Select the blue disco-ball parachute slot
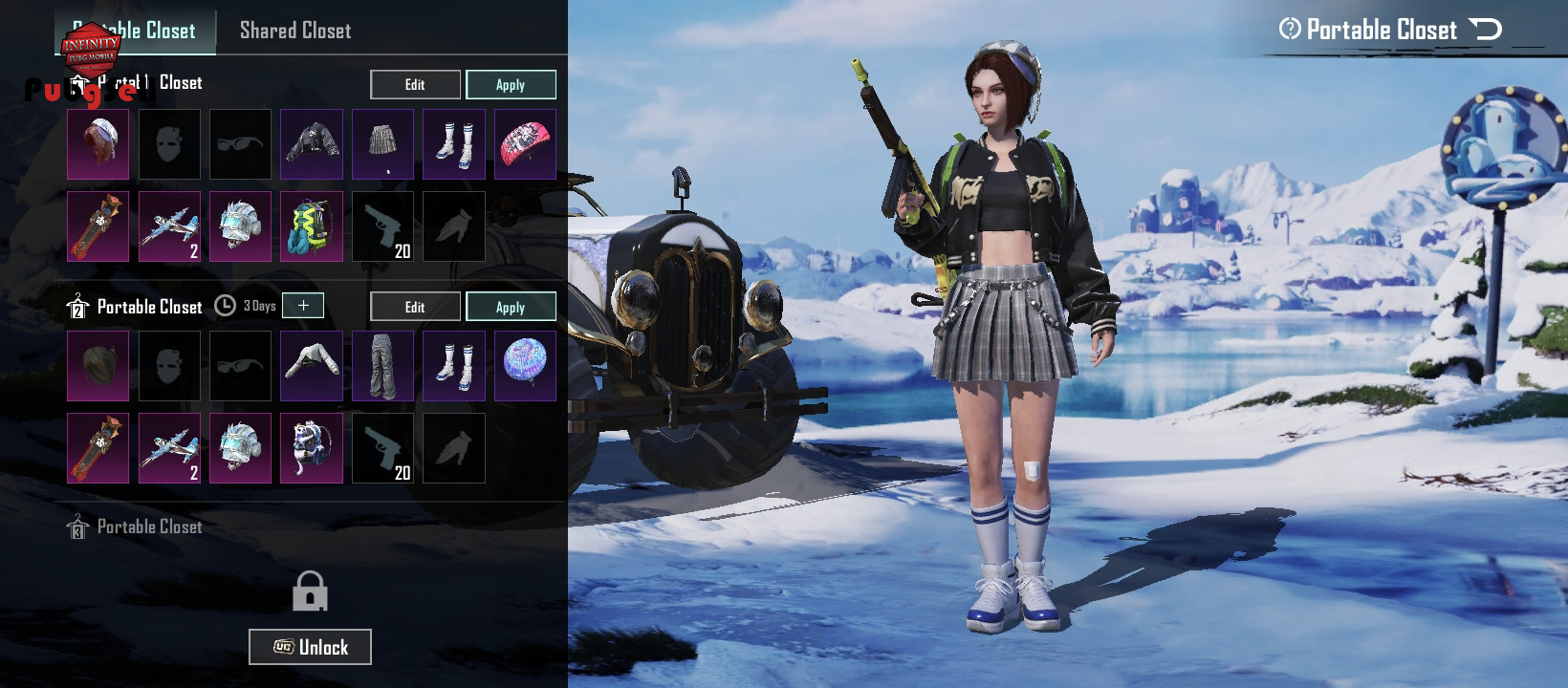Image resolution: width=1568 pixels, height=688 pixels. click(x=525, y=366)
